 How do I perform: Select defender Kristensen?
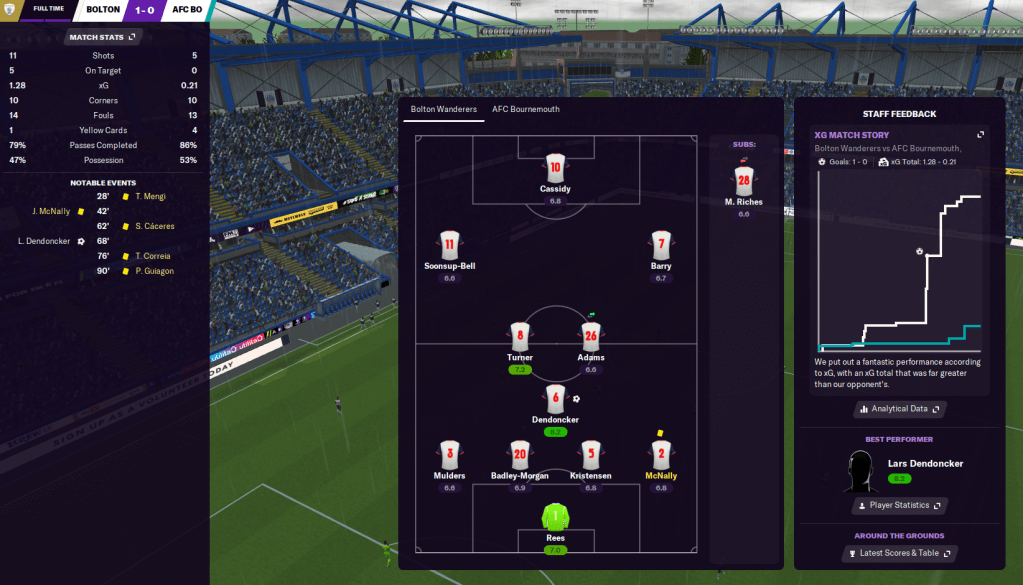tap(591, 455)
